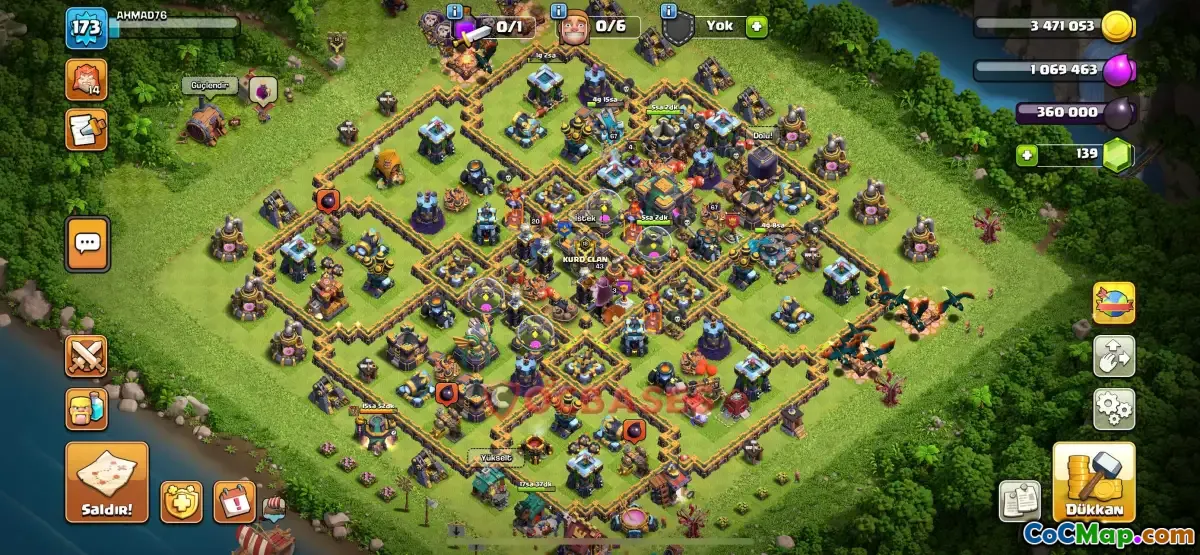1200x555 pixels.
Task: Open the paper and stamp icon
Action: (86, 129)
